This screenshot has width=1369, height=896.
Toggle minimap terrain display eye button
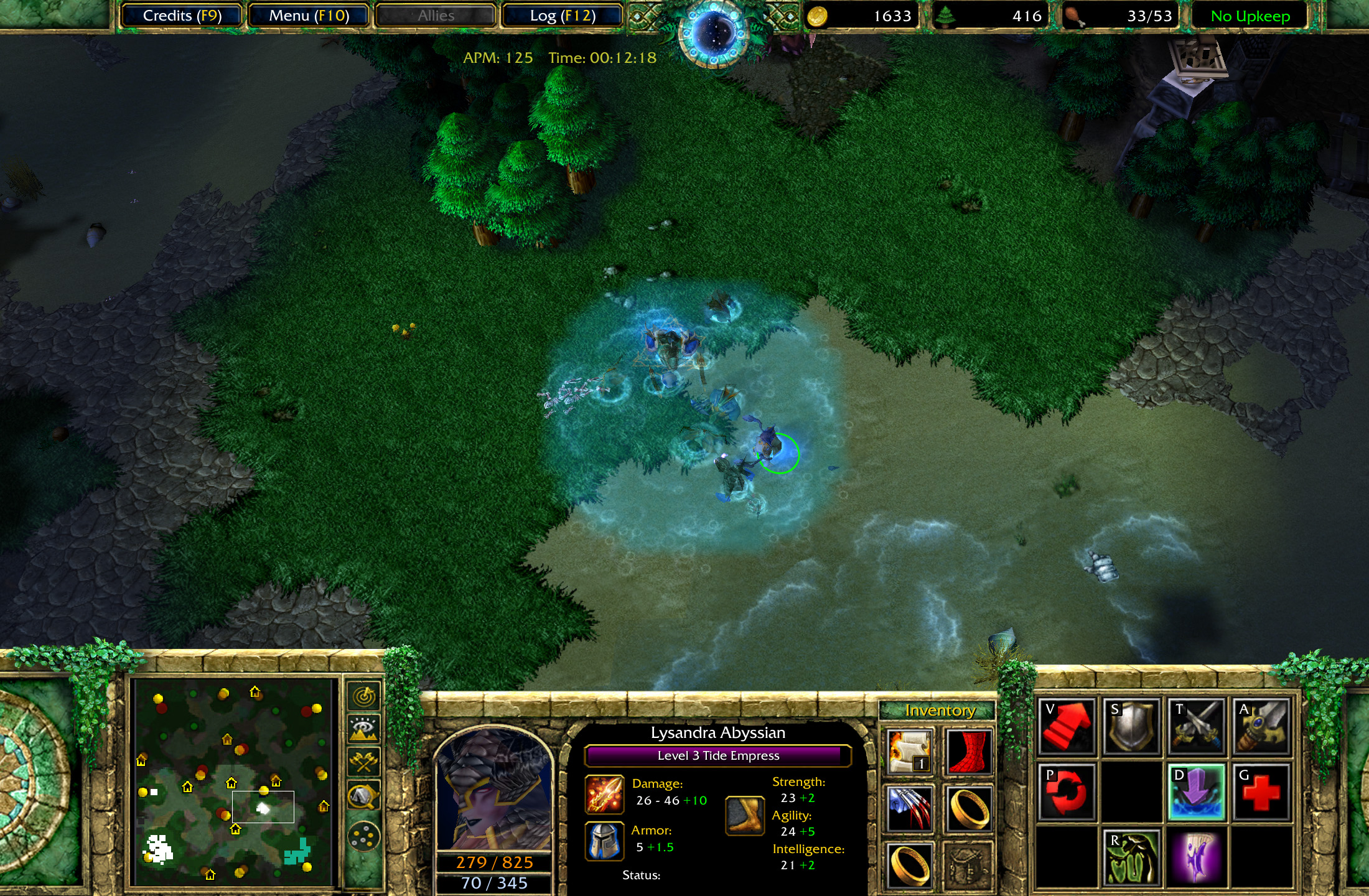coord(364,728)
